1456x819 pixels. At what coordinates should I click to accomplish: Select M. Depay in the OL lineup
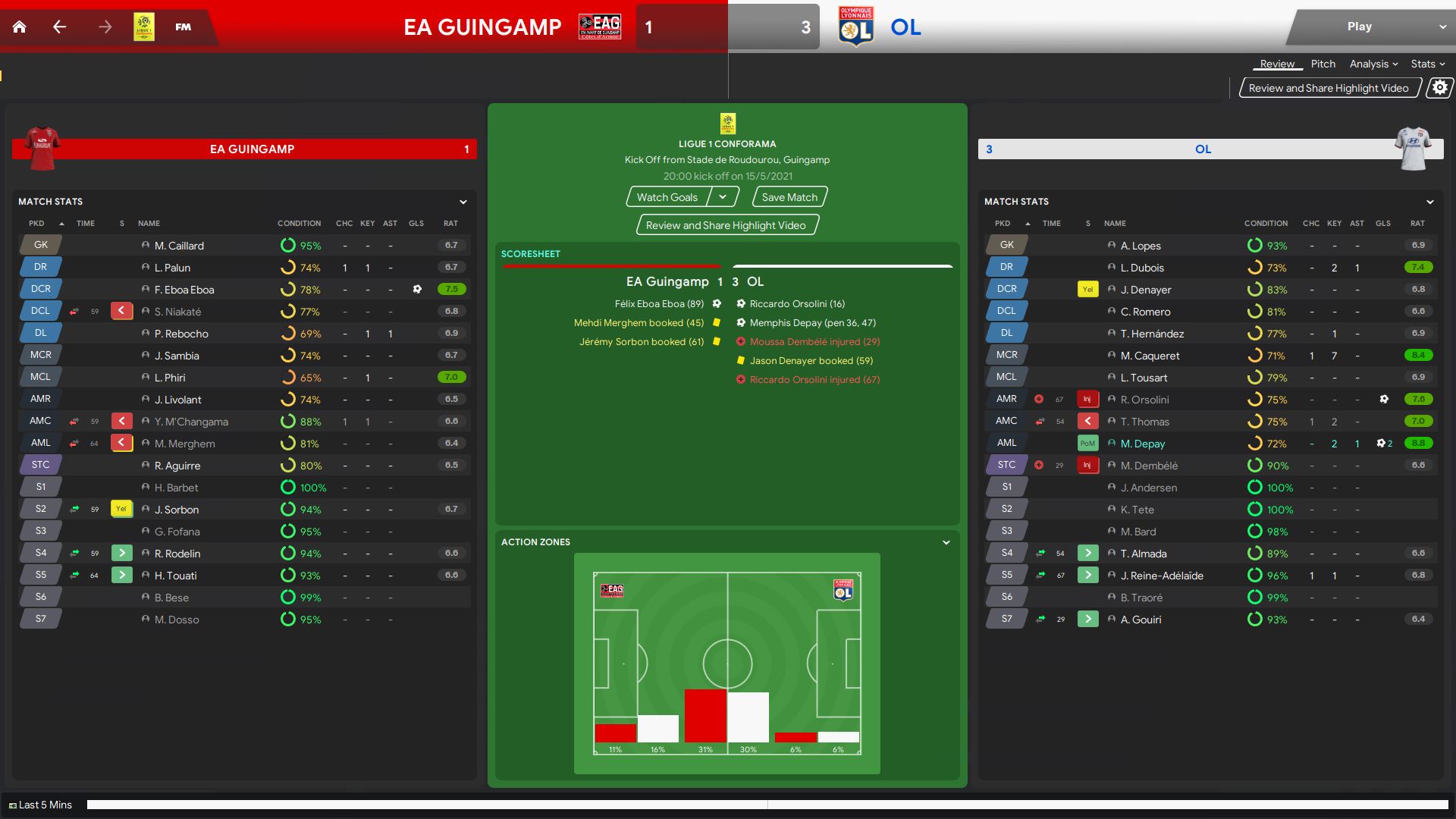pos(1142,444)
